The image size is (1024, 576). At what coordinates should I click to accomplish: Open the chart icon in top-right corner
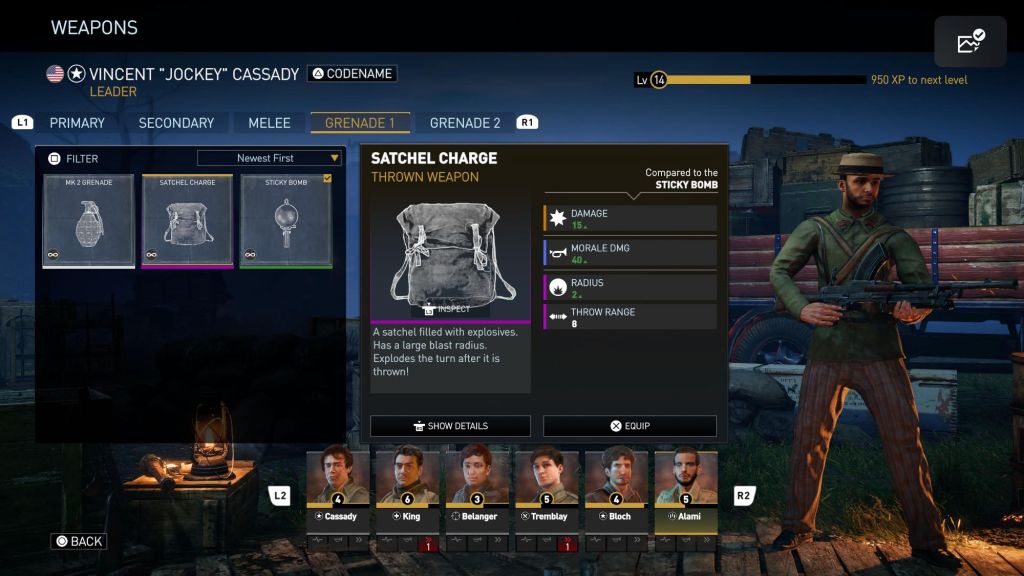970,42
